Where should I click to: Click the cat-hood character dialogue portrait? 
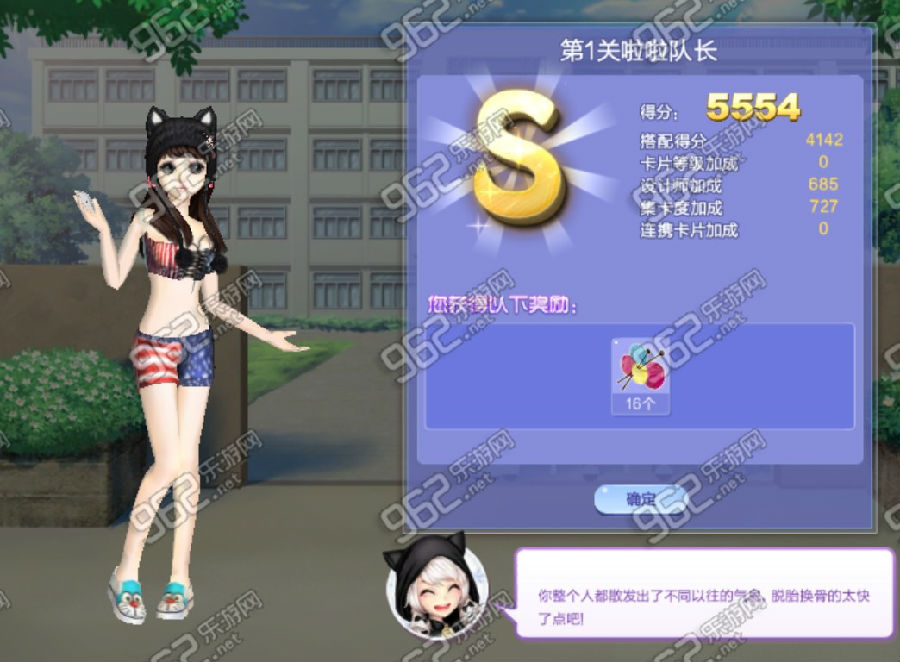pyautogui.click(x=438, y=588)
